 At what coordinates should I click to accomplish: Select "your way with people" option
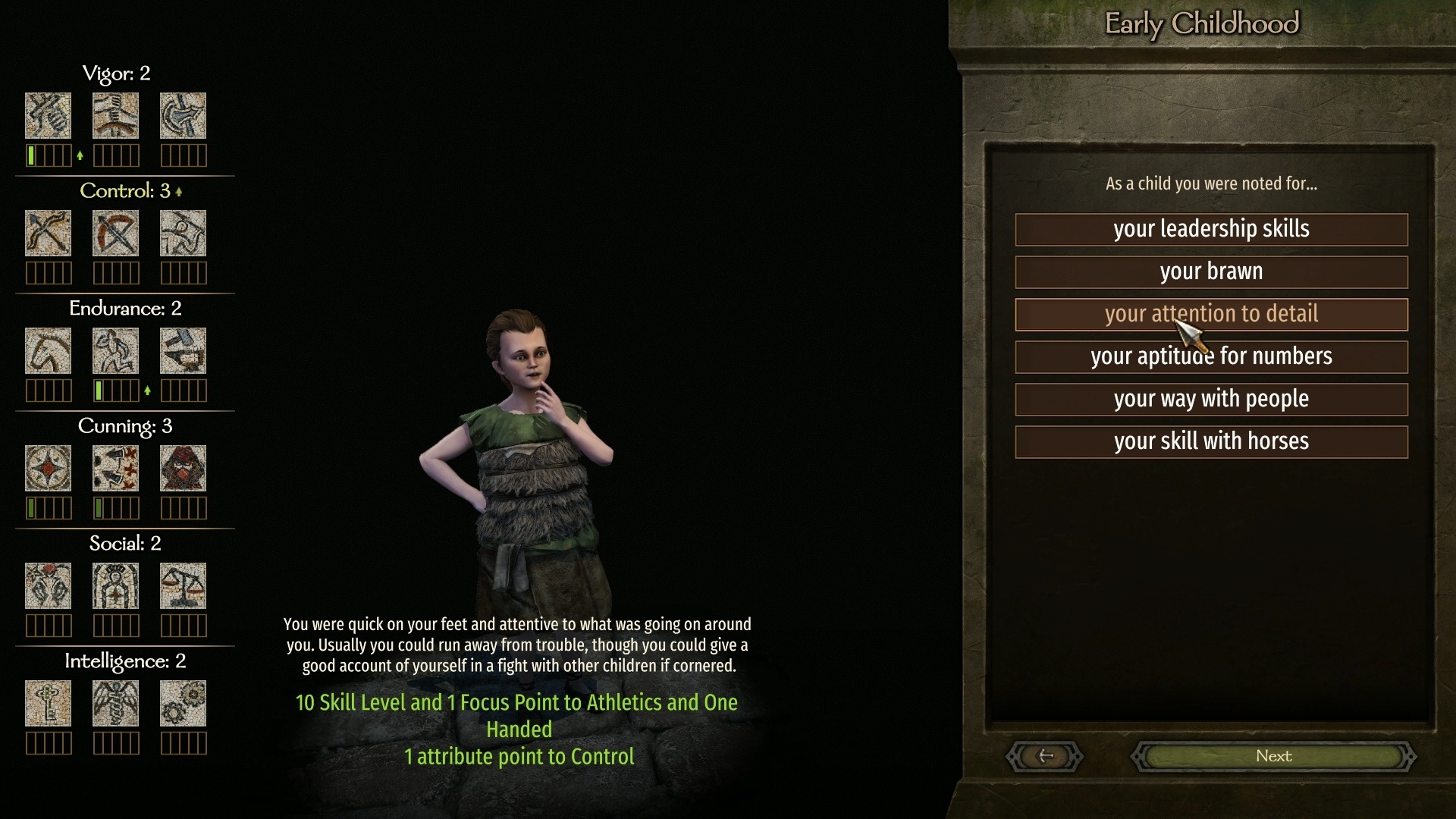[1211, 400]
